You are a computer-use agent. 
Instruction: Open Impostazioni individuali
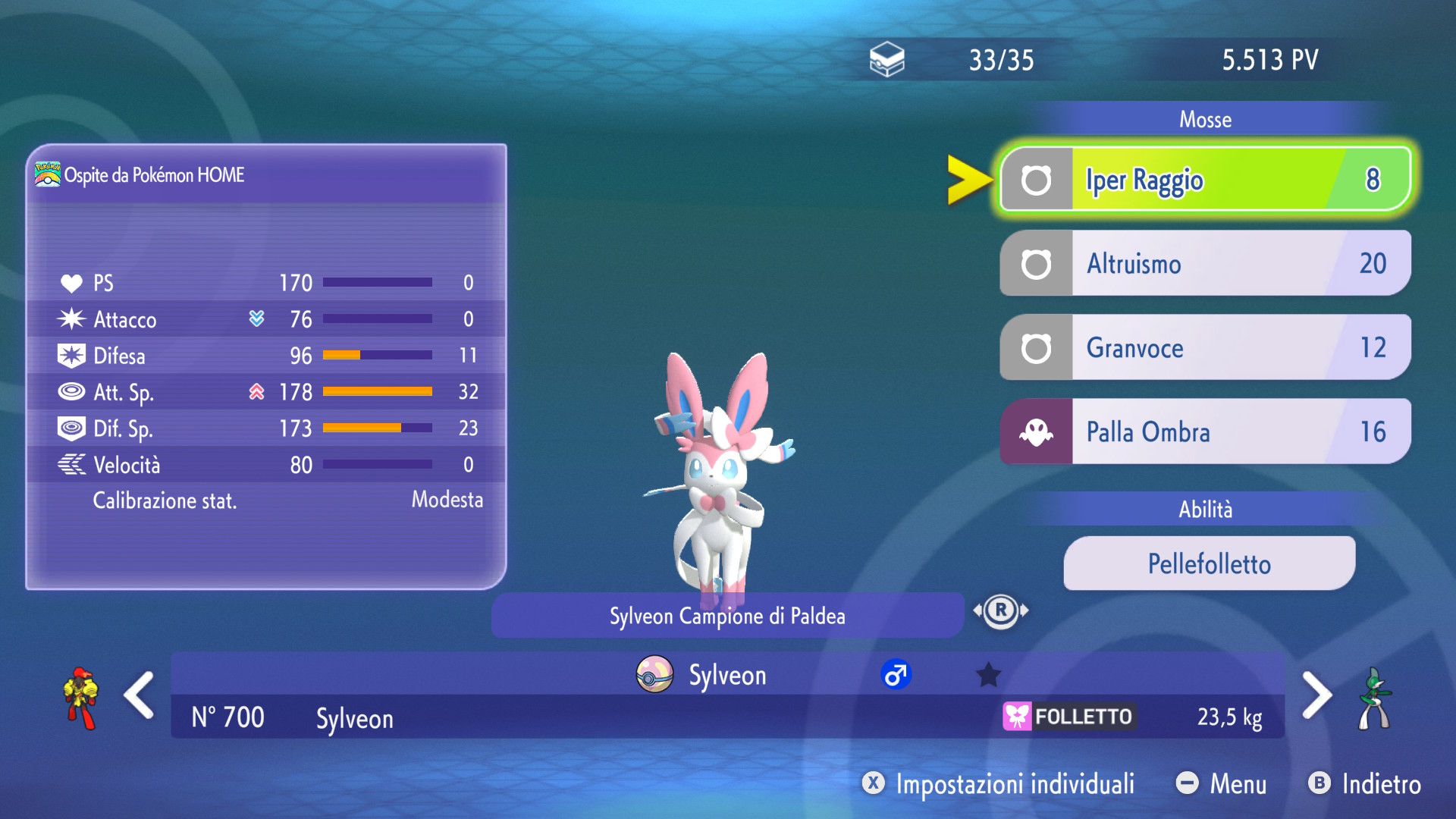(x=999, y=784)
